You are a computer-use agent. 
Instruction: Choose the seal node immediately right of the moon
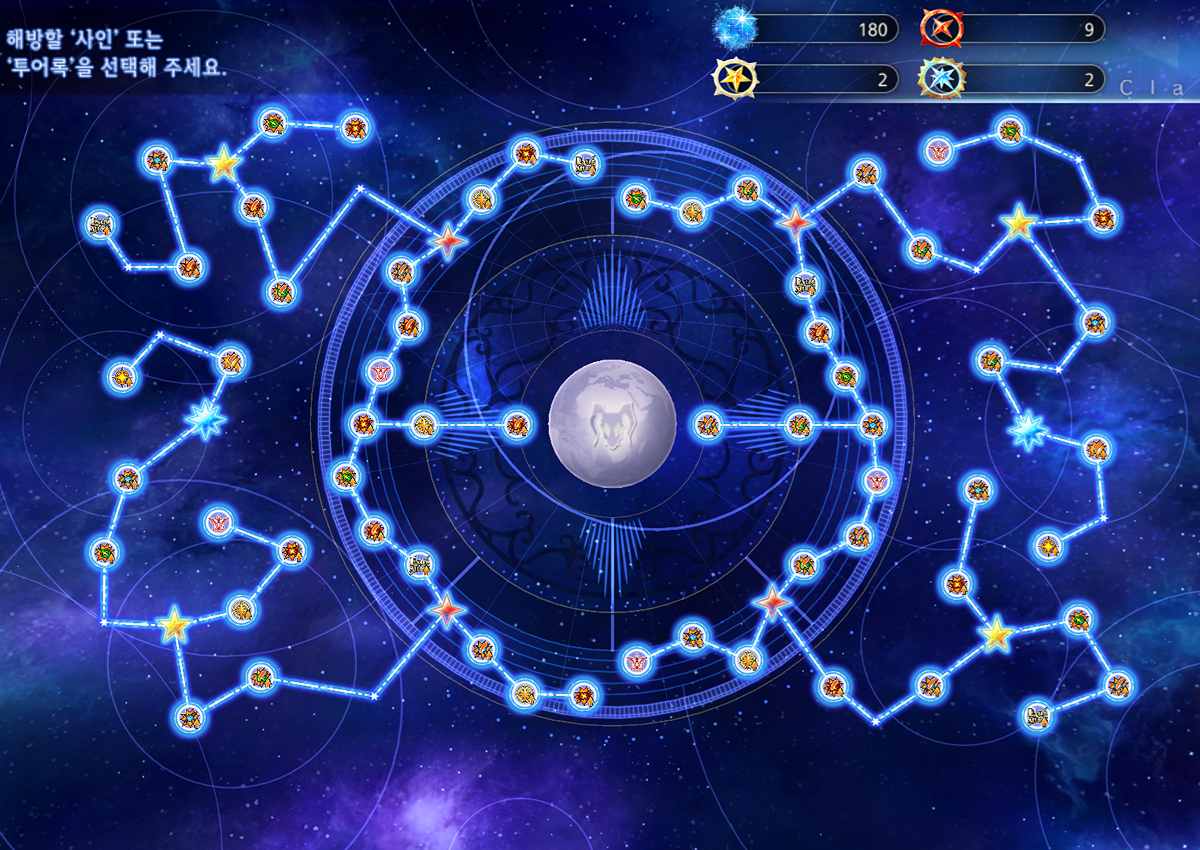(x=708, y=425)
